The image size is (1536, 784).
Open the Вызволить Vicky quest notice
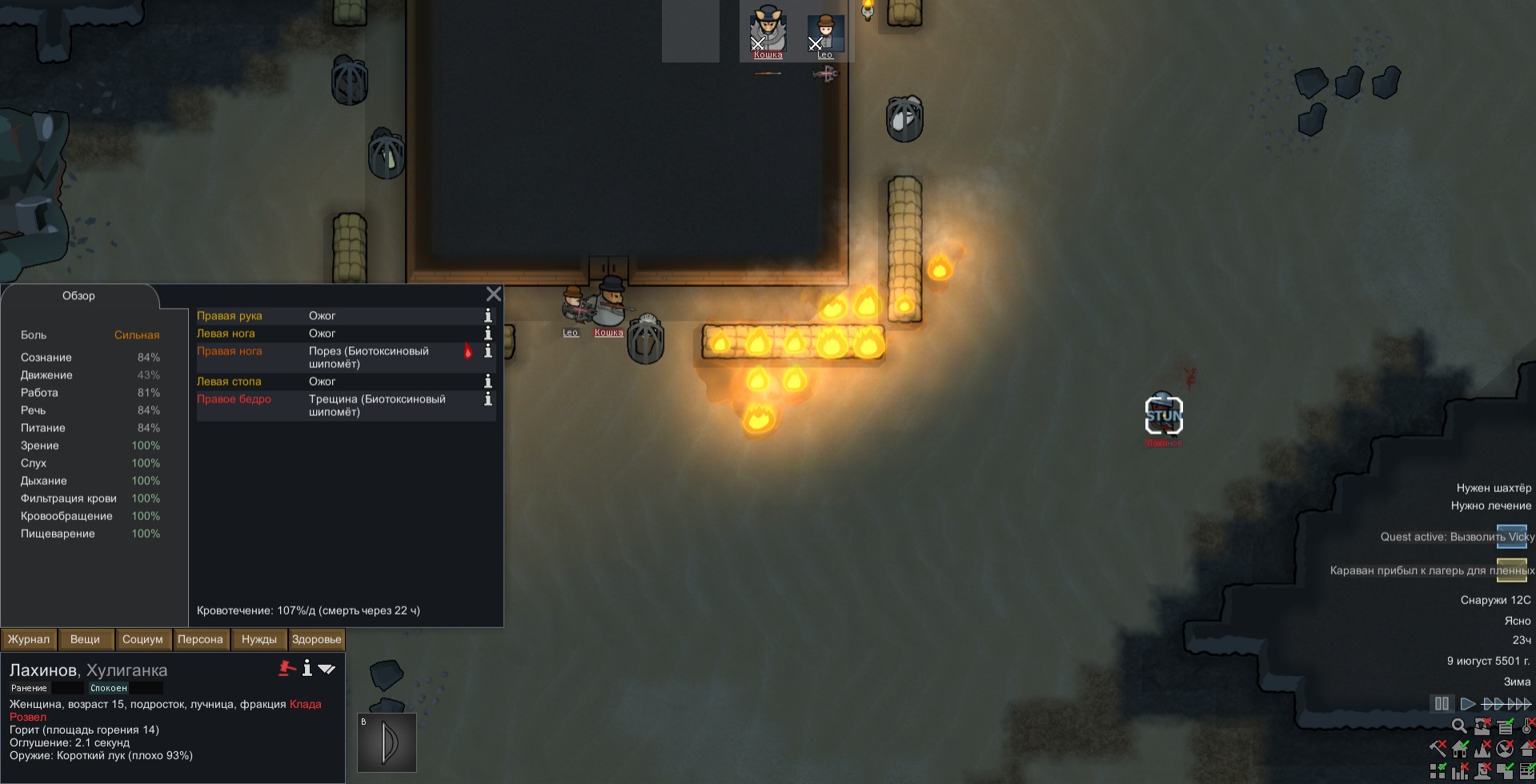pos(1457,537)
